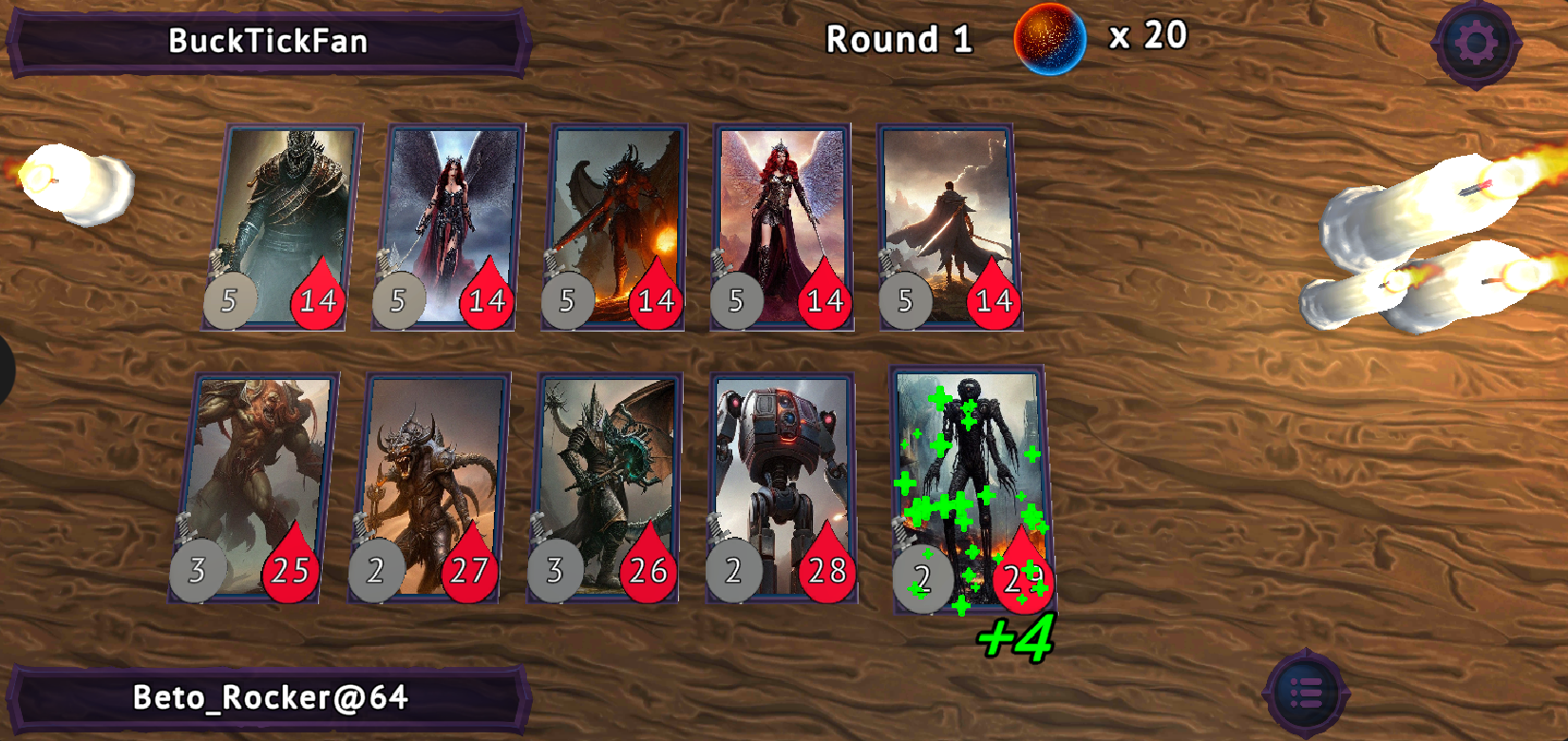Tap the grey attack badge on the knight card
Image resolution: width=1568 pixels, height=741 pixels.
[228, 302]
